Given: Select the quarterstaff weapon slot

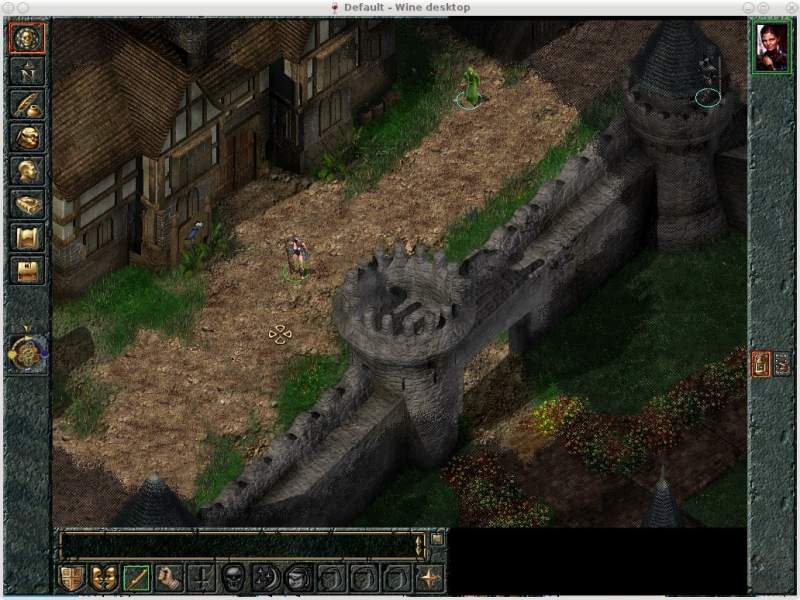Looking at the screenshot, I should point(137,577).
